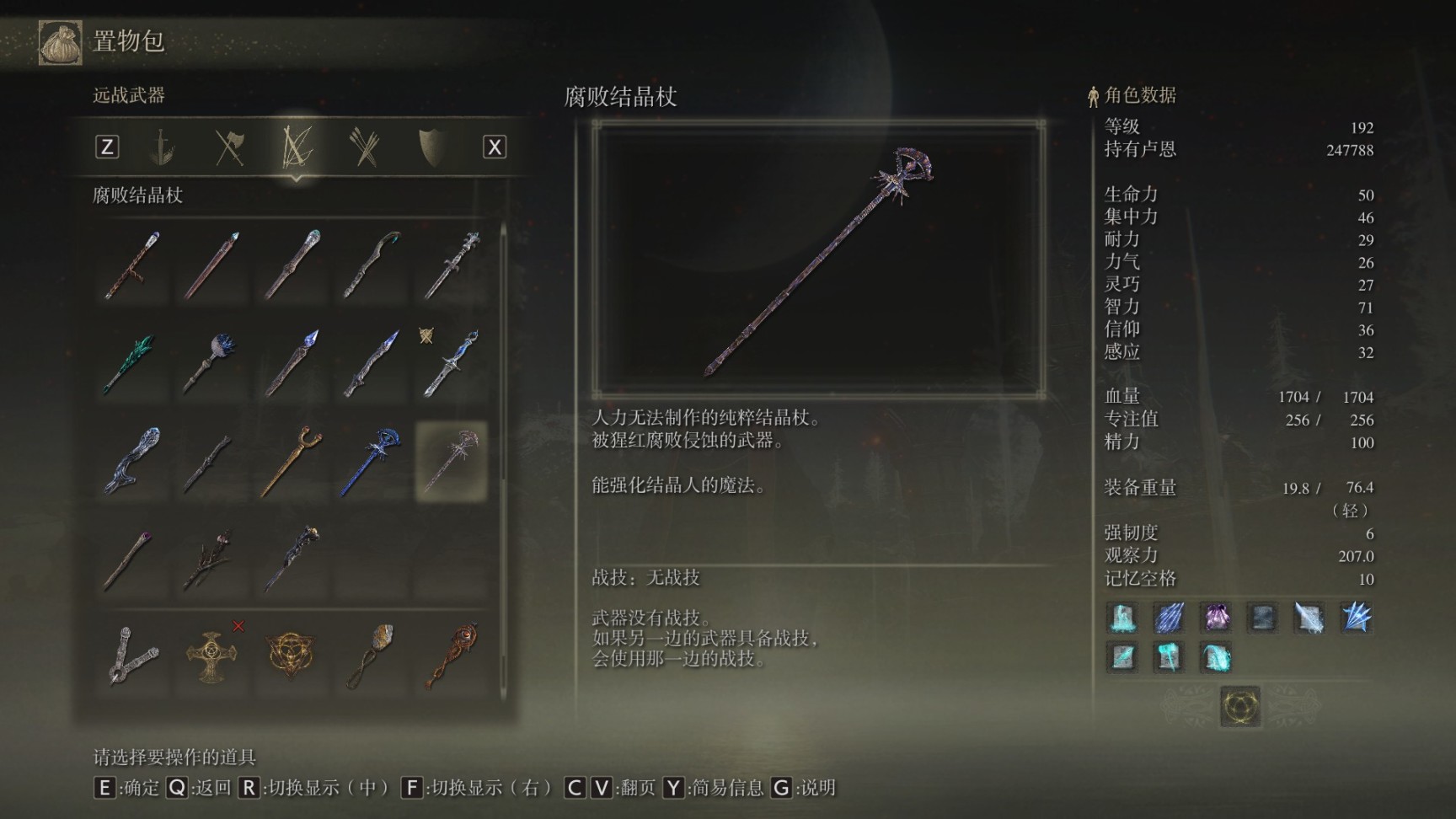Open the crossed axes weapon tab

(x=229, y=147)
